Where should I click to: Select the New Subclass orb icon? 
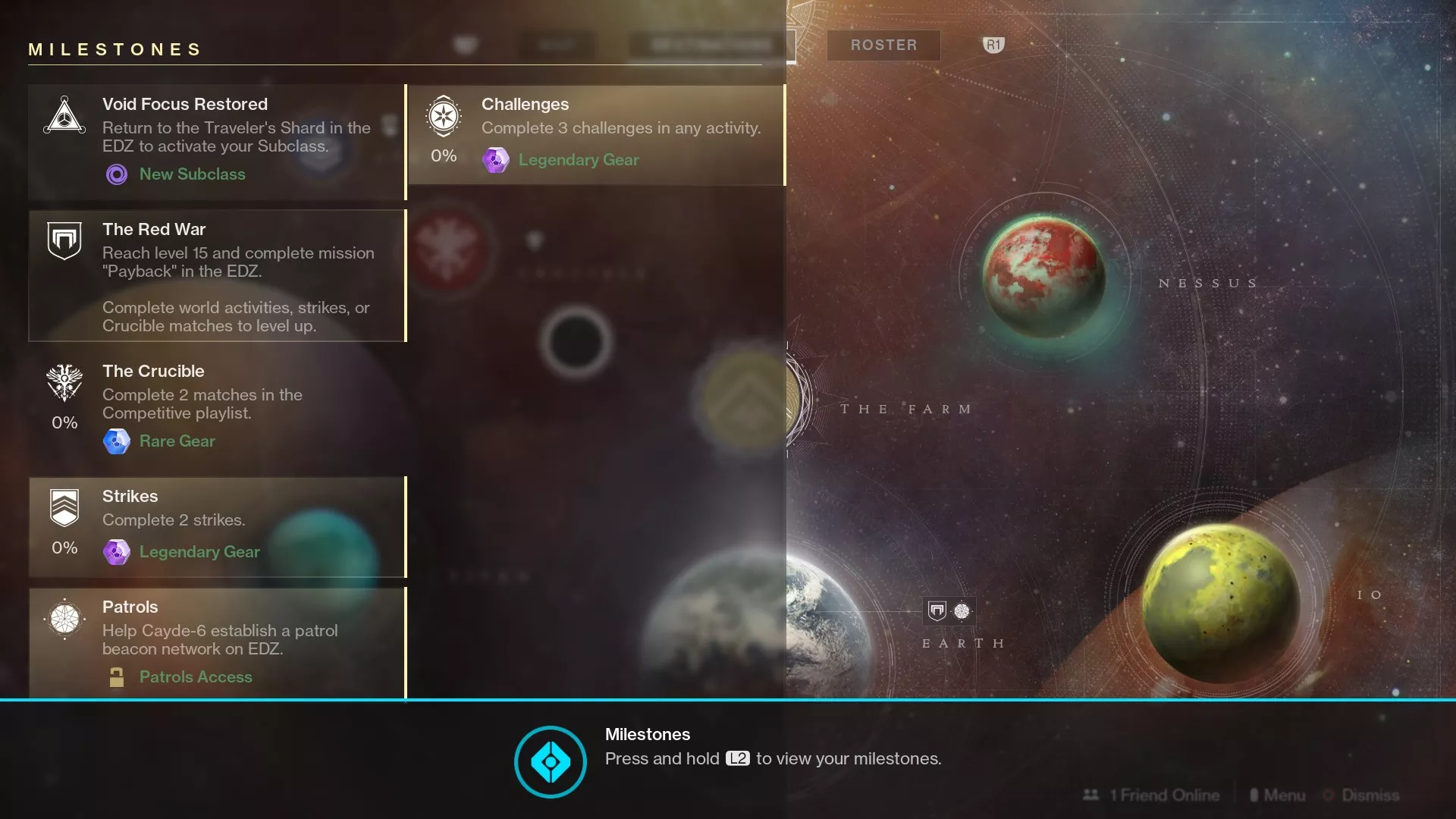[117, 174]
